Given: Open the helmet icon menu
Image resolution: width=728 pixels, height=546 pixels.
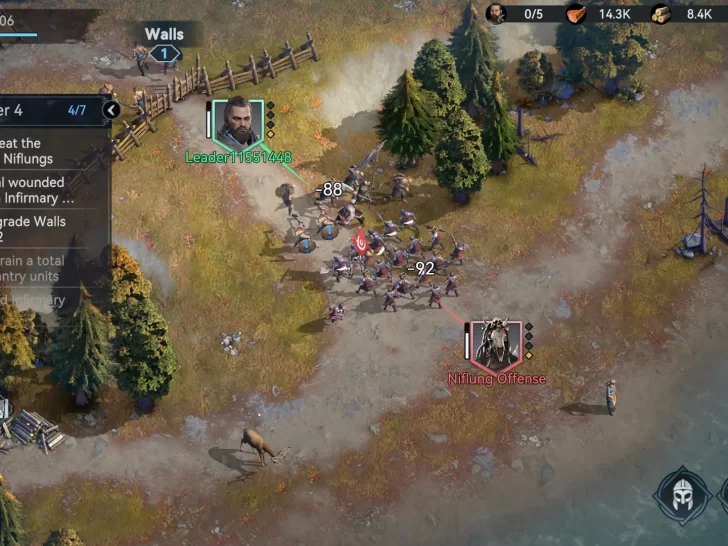Looking at the screenshot, I should pyautogui.click(x=681, y=494).
